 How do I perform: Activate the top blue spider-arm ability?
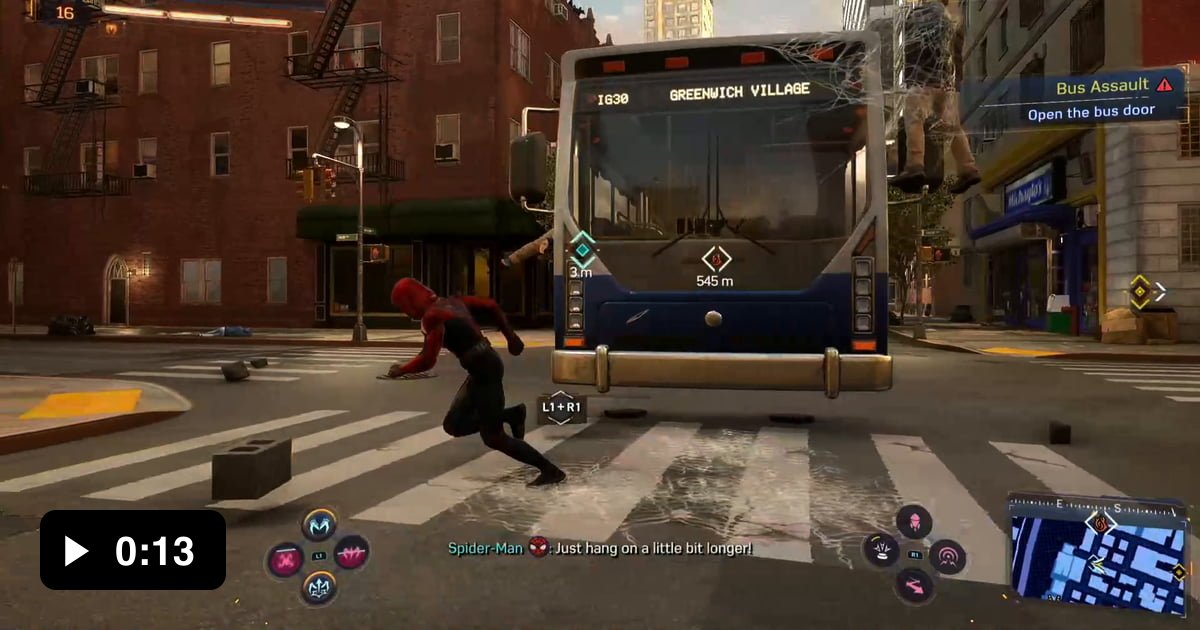[x=319, y=524]
